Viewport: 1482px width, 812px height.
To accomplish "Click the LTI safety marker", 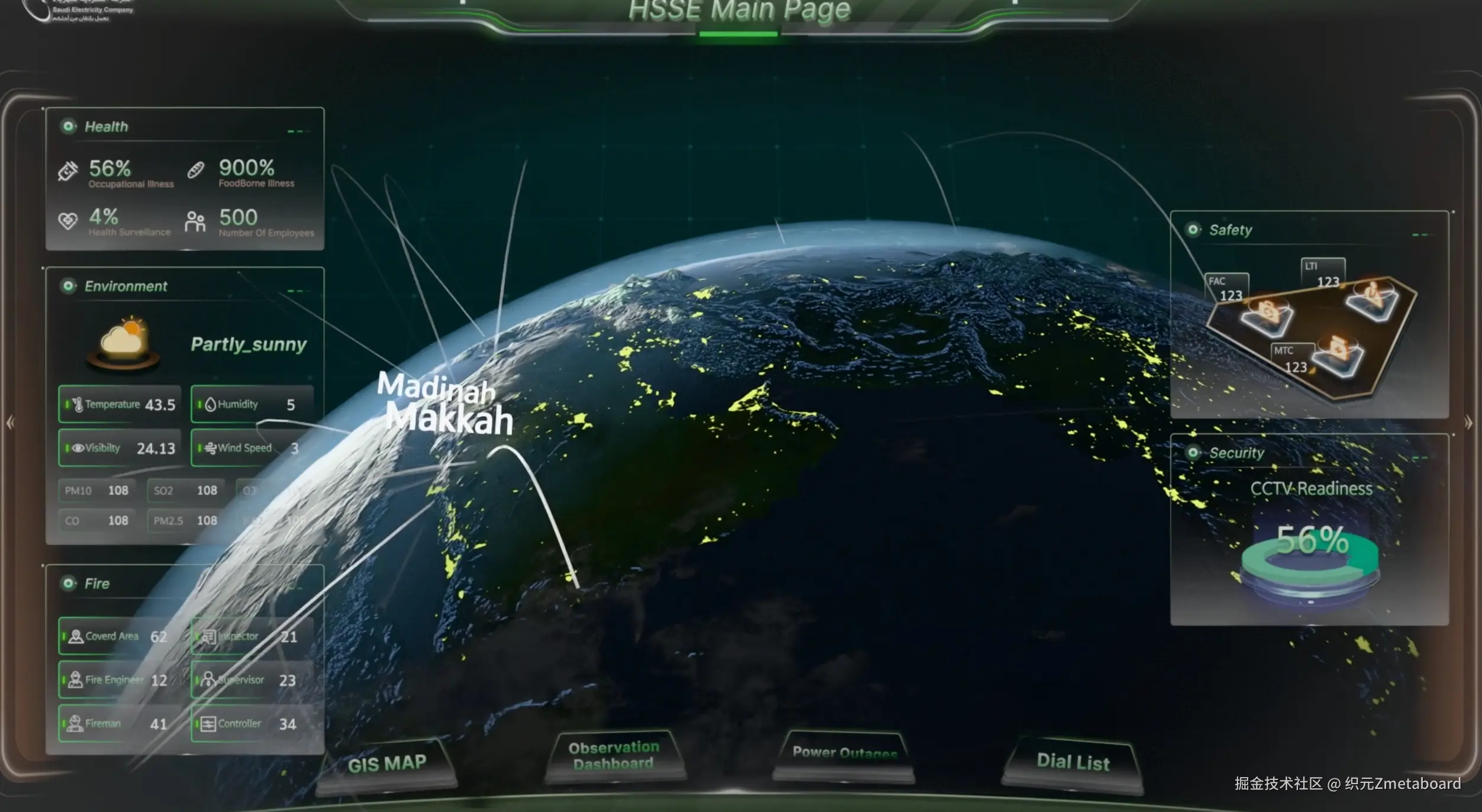I will click(1323, 273).
